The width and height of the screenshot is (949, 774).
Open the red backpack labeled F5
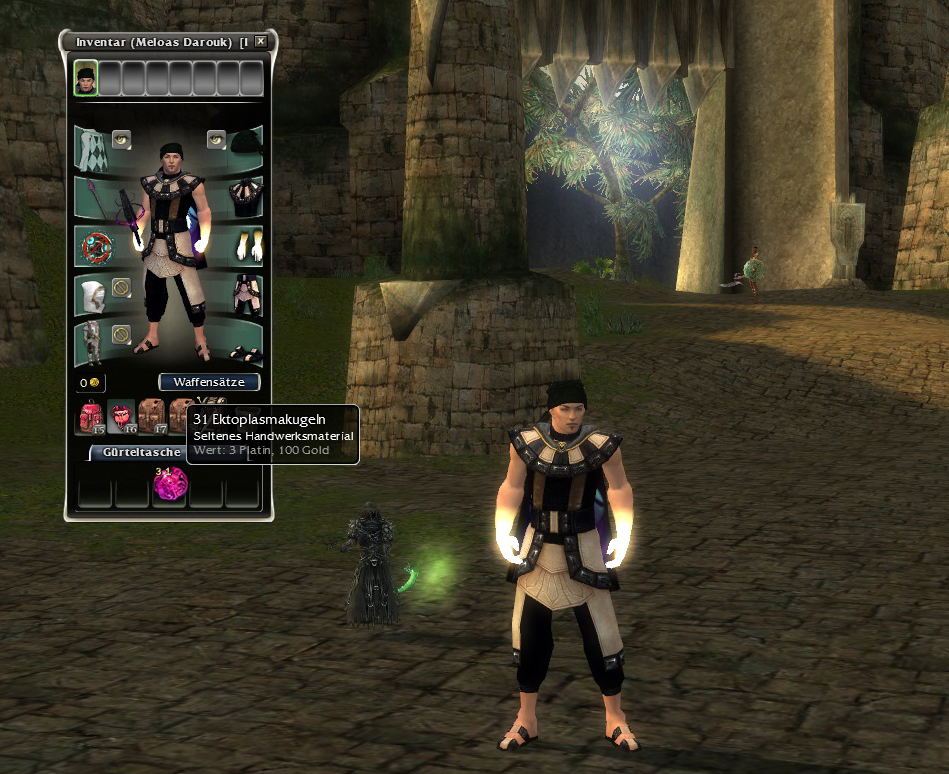point(92,417)
